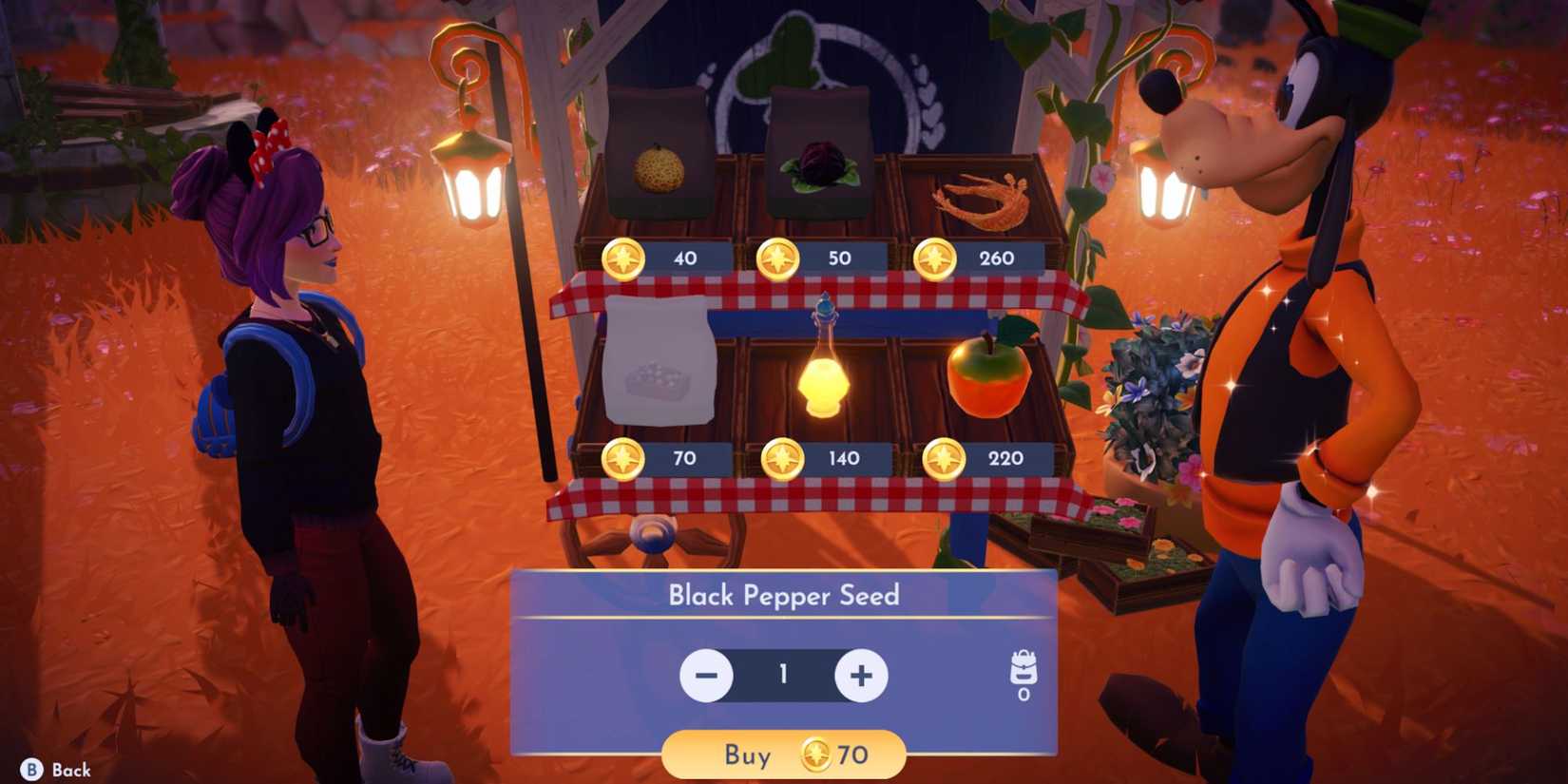
Task: Click the coin icon on the Buy button
Action: pyautogui.click(x=817, y=755)
